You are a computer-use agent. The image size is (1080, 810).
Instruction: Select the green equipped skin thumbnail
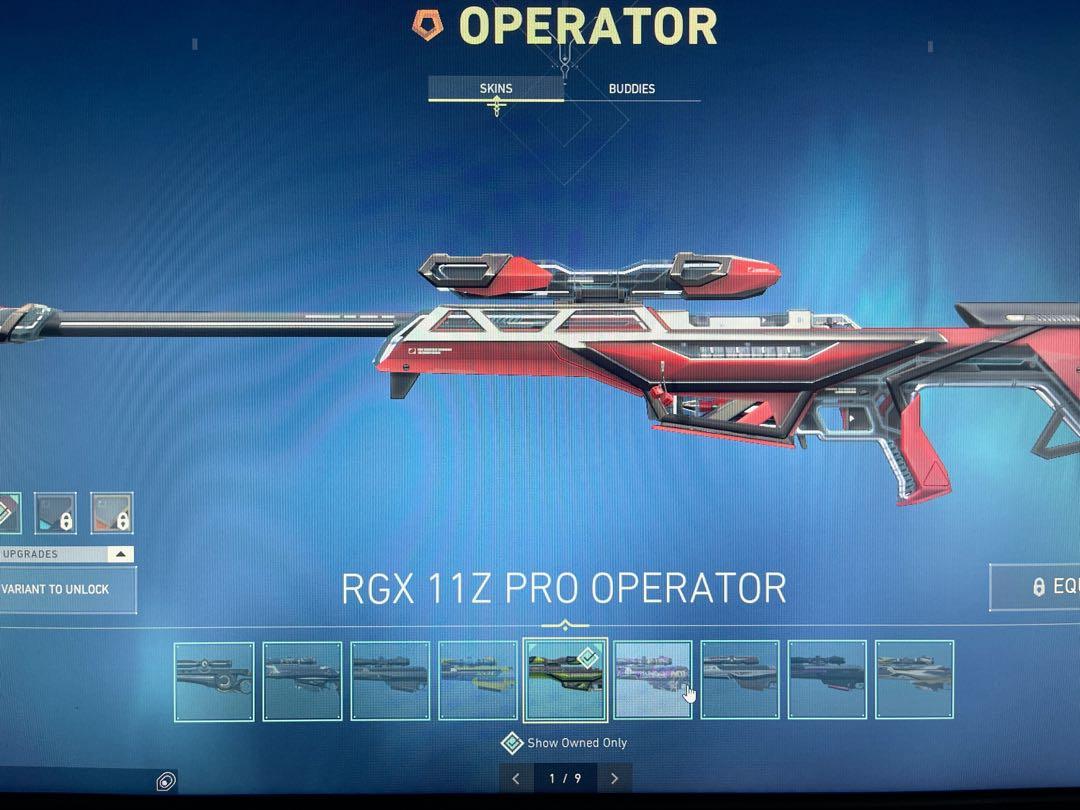[x=565, y=680]
